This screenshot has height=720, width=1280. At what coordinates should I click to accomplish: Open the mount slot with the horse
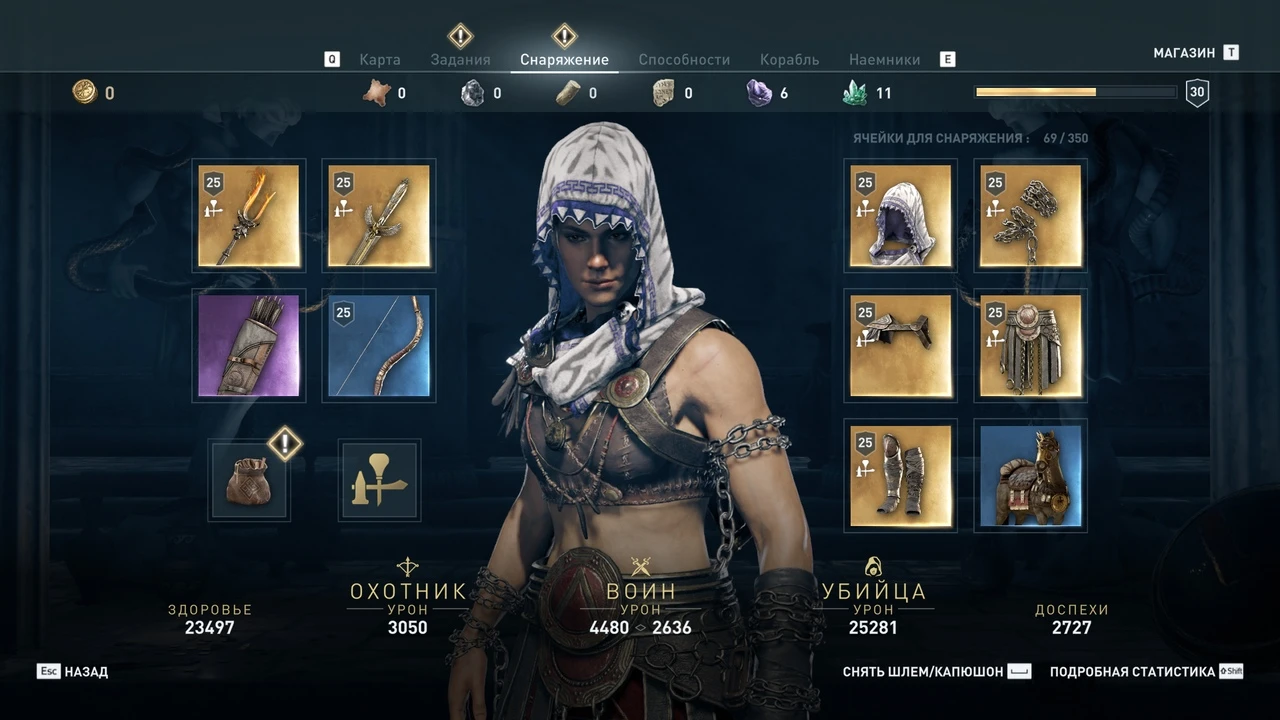[1029, 476]
